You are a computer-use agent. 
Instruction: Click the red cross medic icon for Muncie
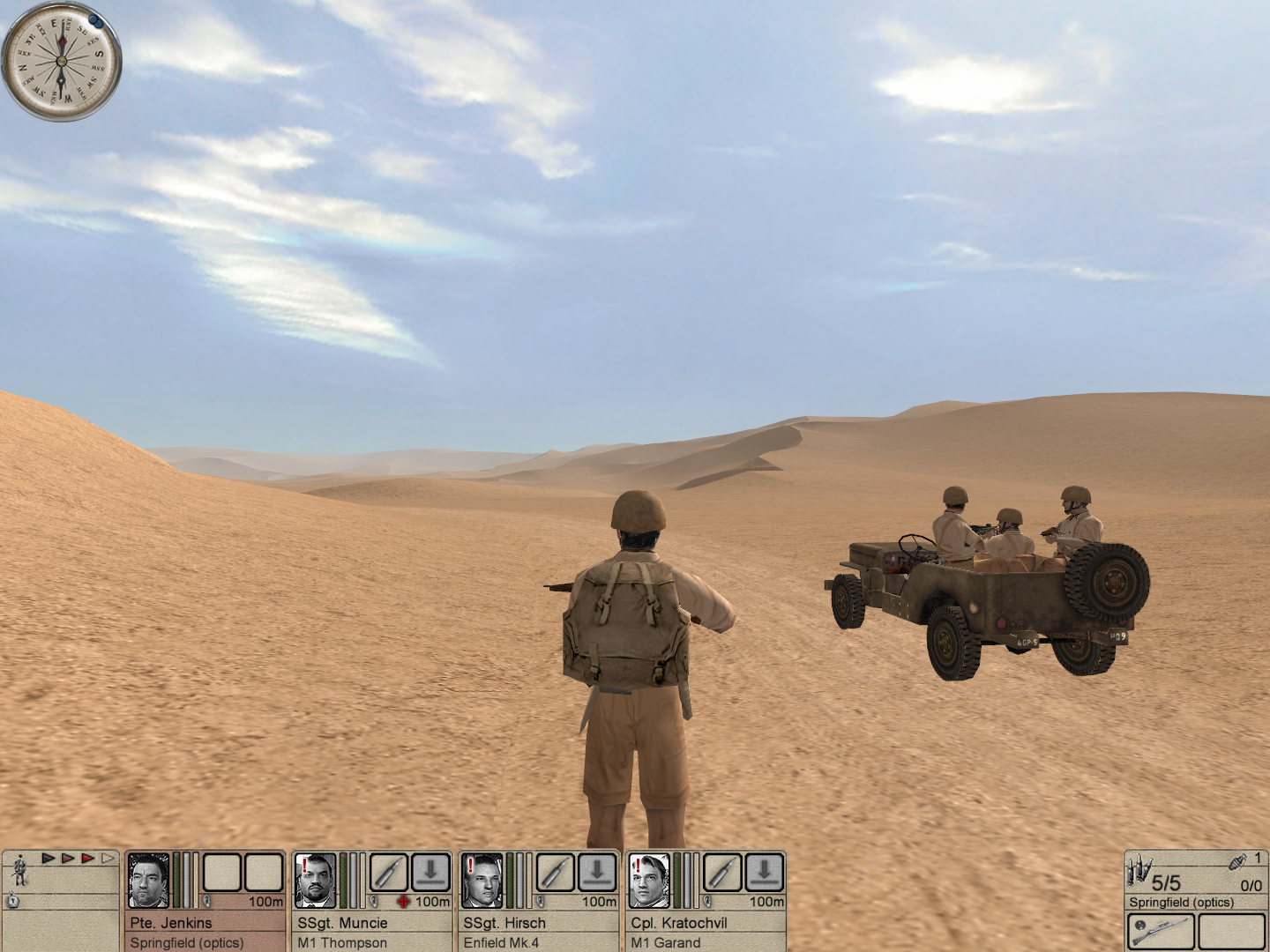tap(404, 902)
